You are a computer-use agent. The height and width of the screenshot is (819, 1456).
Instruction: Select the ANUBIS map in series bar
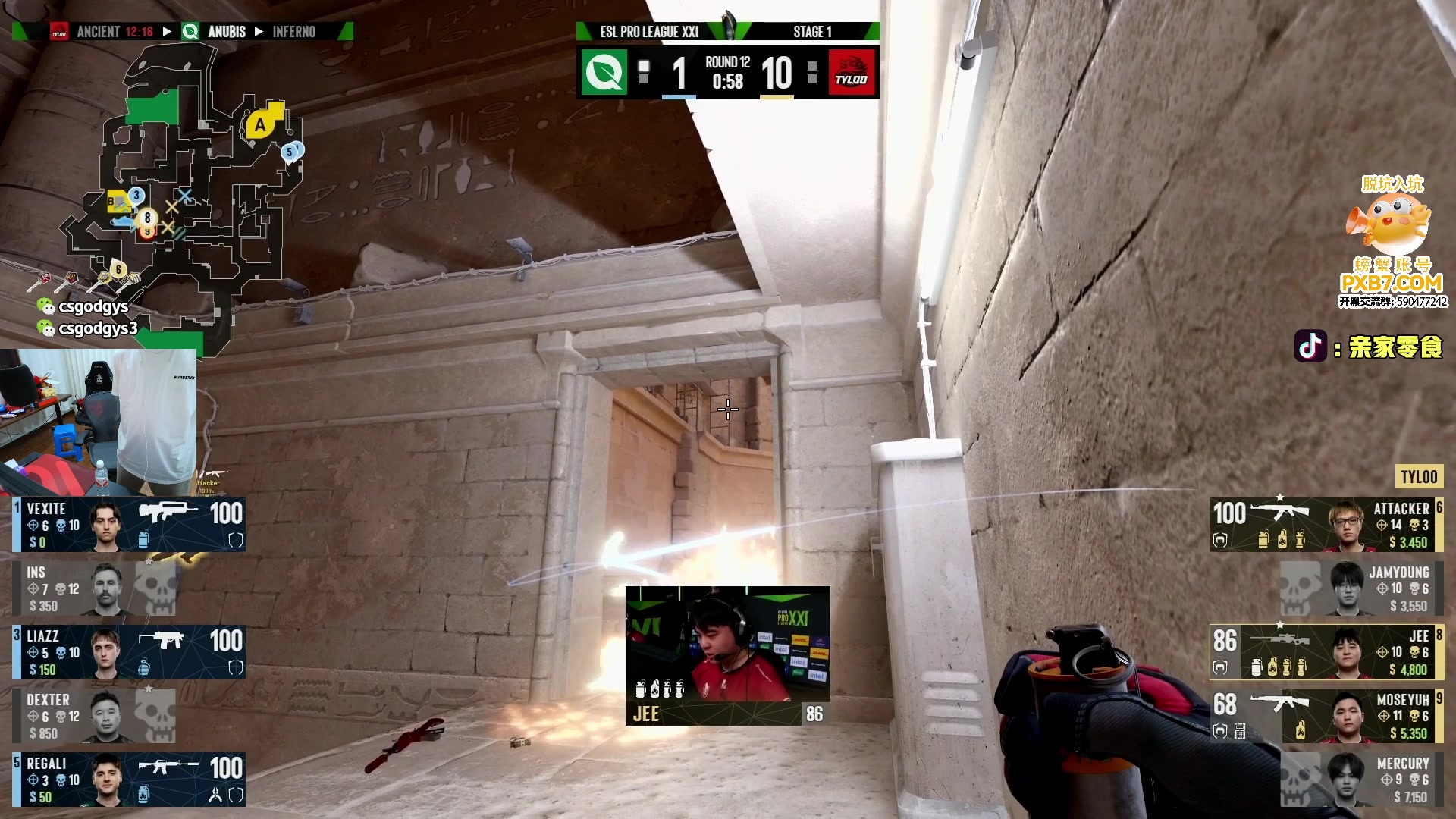[226, 32]
